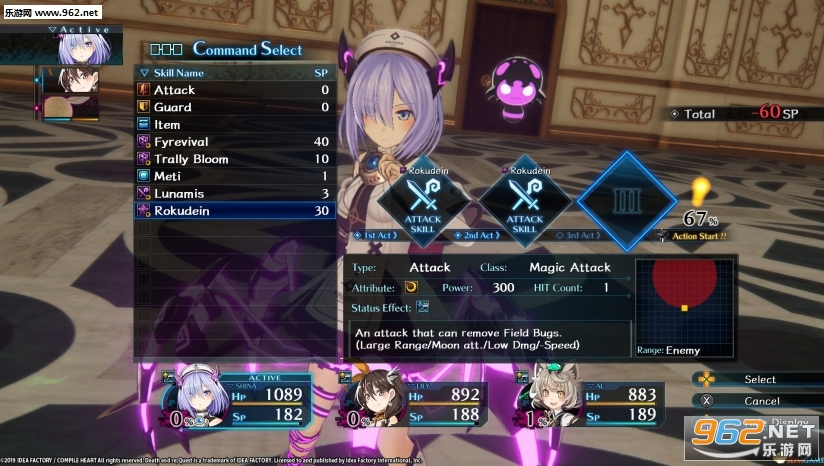
Task: Click the Skill Name column header
Action: pyautogui.click(x=180, y=73)
